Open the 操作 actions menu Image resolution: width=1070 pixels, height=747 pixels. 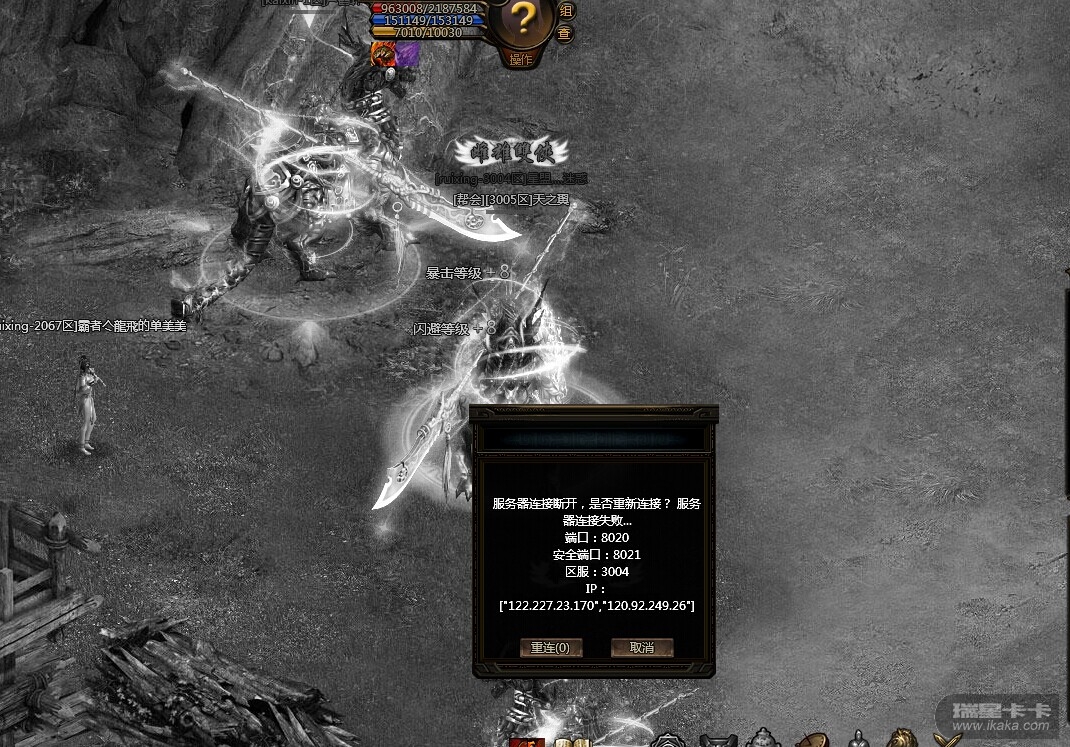[521, 59]
